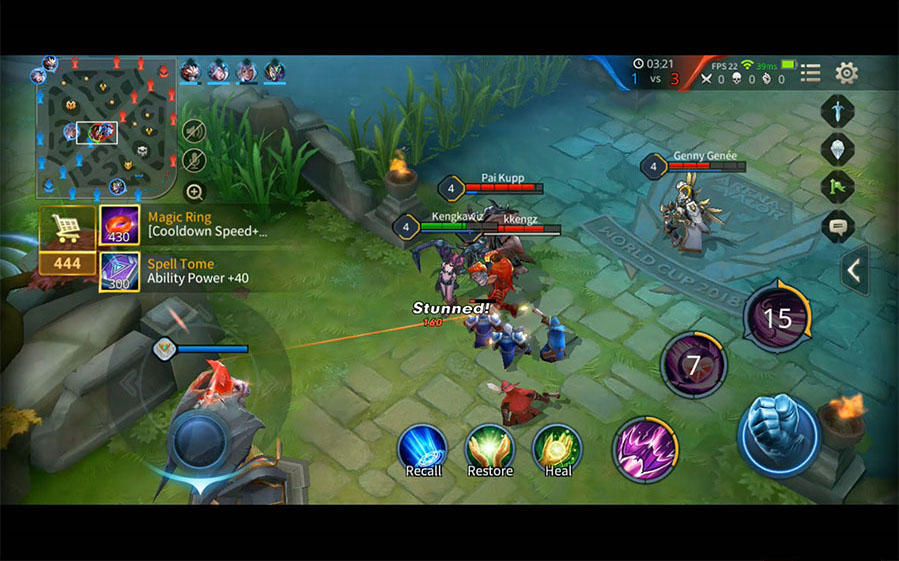This screenshot has width=899, height=561.
Task: Open the scoreboard list icon
Action: [810, 73]
